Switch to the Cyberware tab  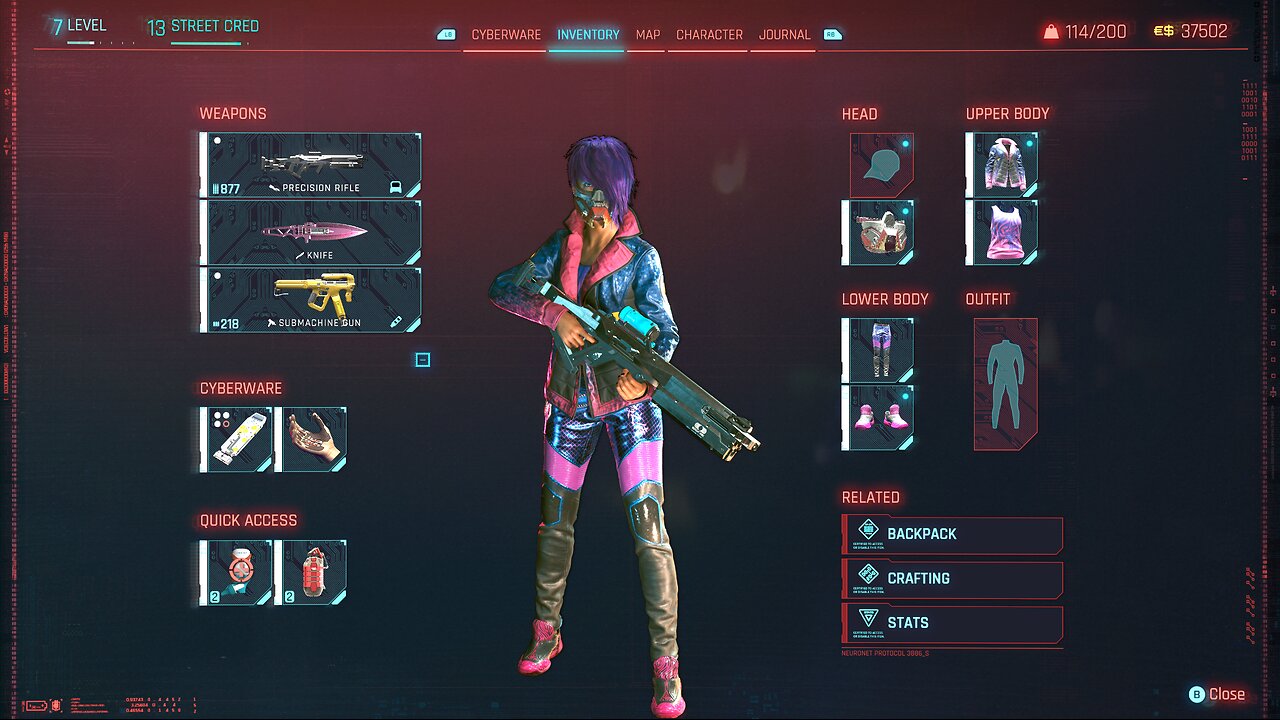coord(506,34)
